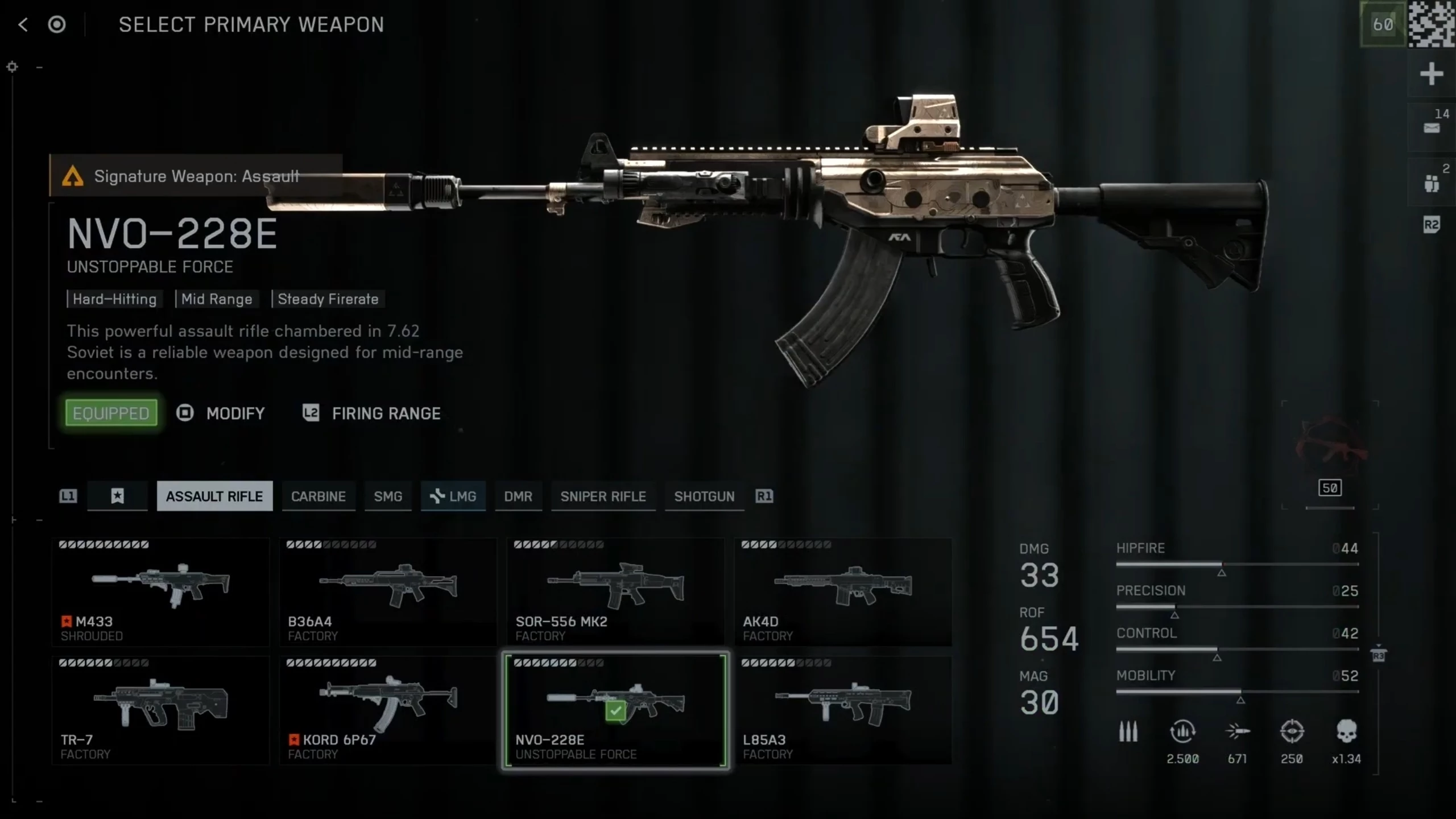Click the green Equipped button
This screenshot has width=1456, height=819.
111,413
